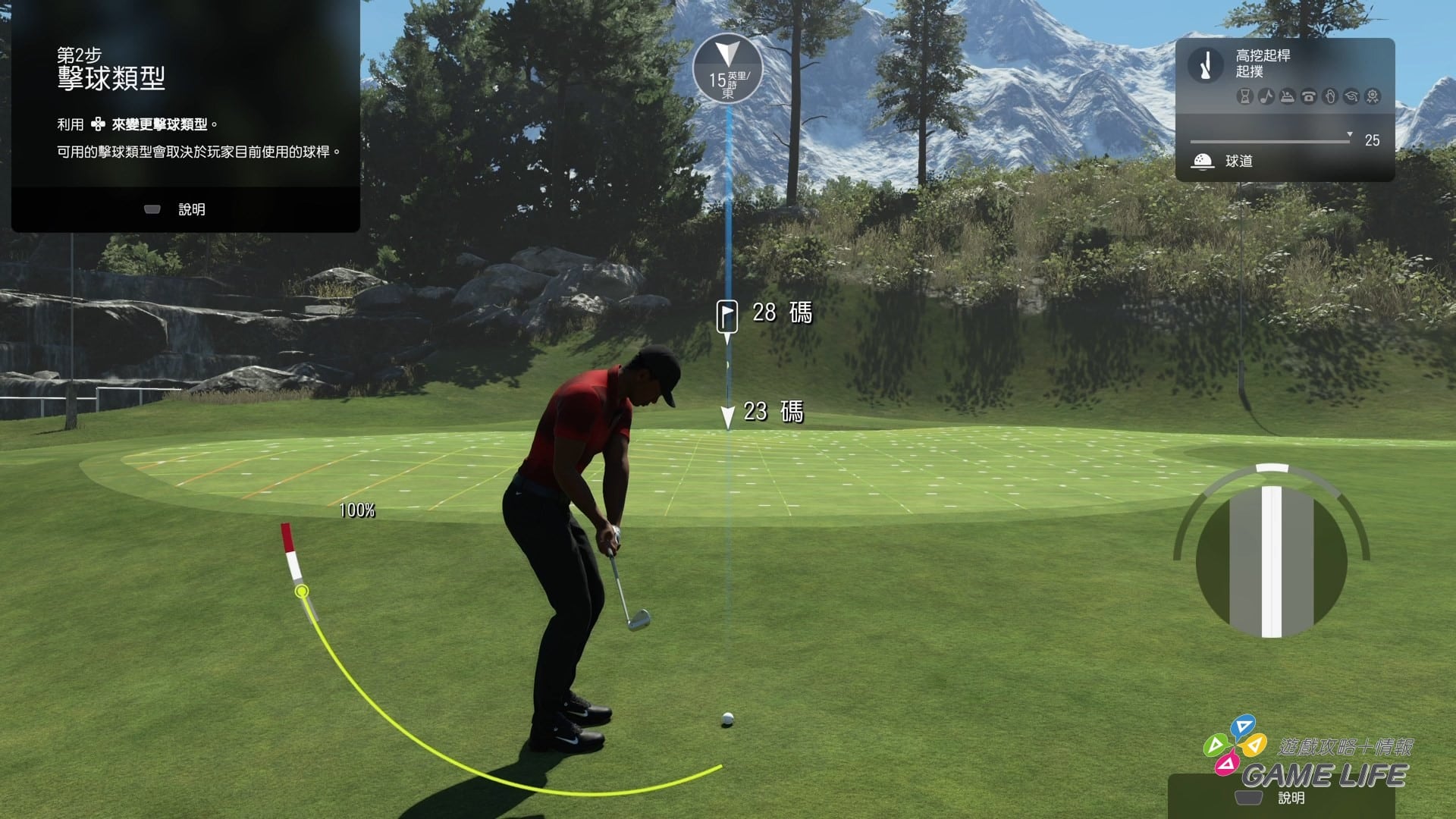Click the hourglass icon in the club panel
The image size is (1456, 819).
click(x=1244, y=96)
